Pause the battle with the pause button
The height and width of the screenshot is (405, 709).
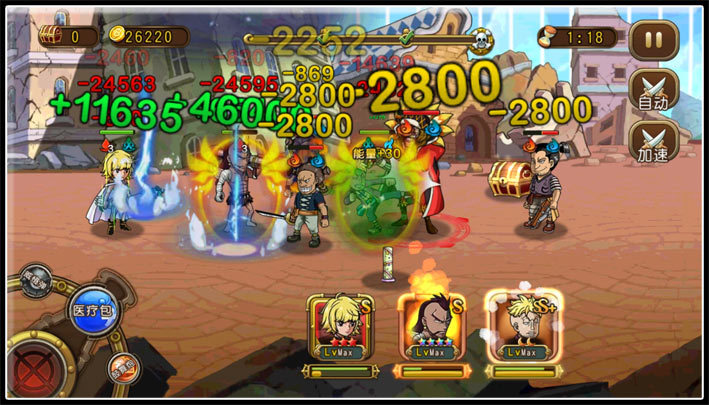click(652, 41)
